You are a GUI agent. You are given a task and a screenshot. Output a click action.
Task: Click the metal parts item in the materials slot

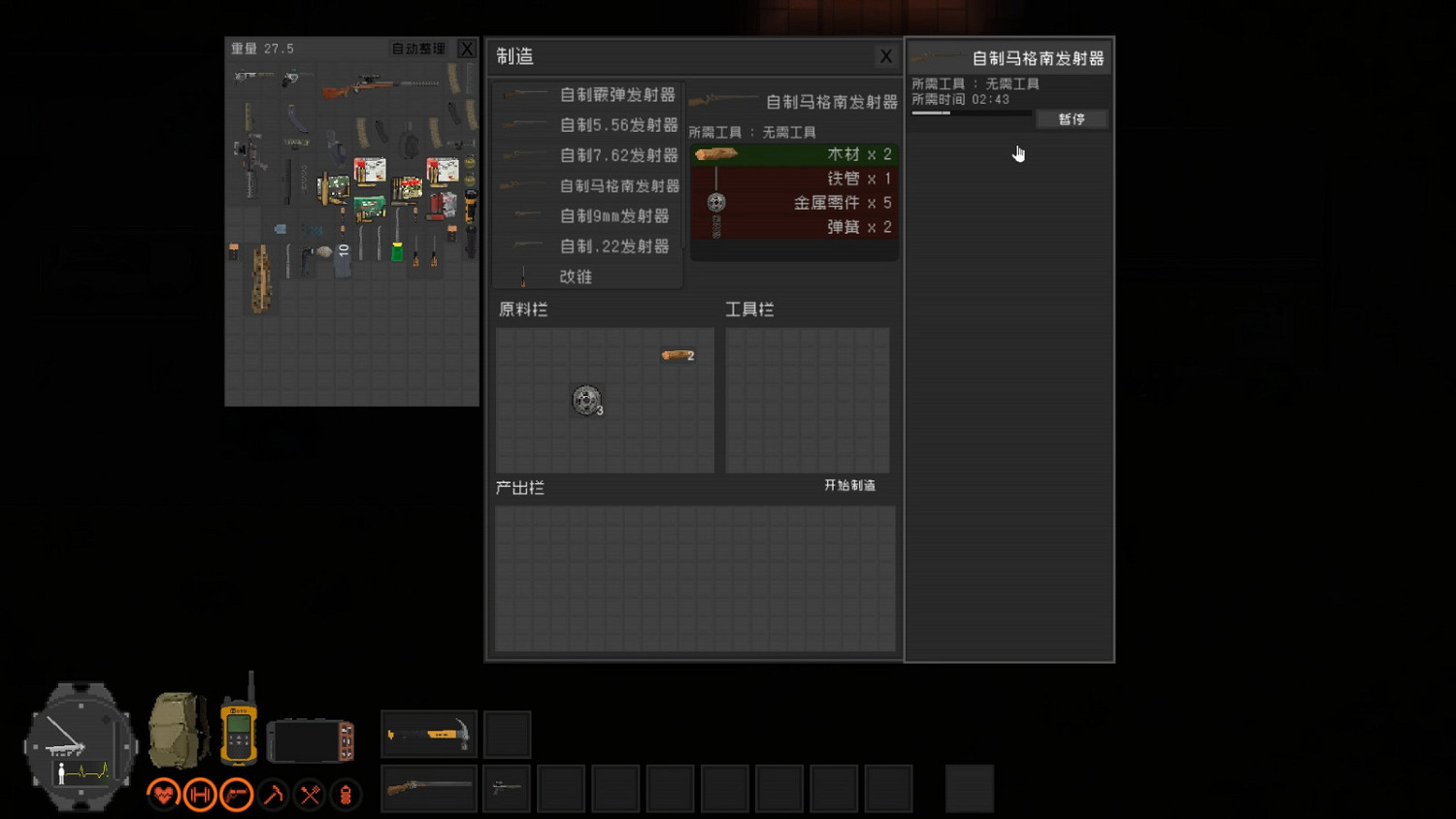coord(586,401)
